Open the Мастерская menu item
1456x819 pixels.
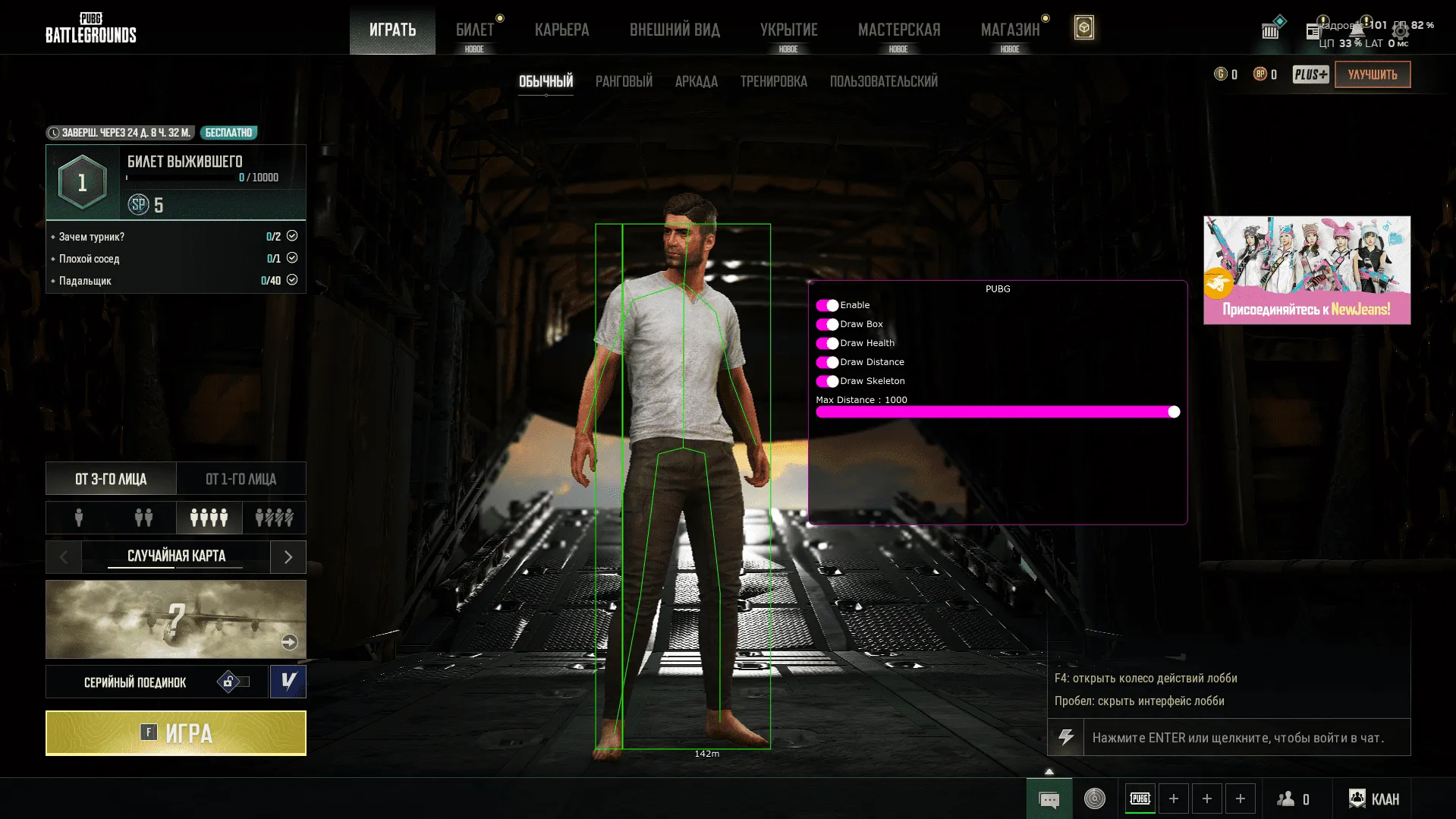(x=898, y=30)
